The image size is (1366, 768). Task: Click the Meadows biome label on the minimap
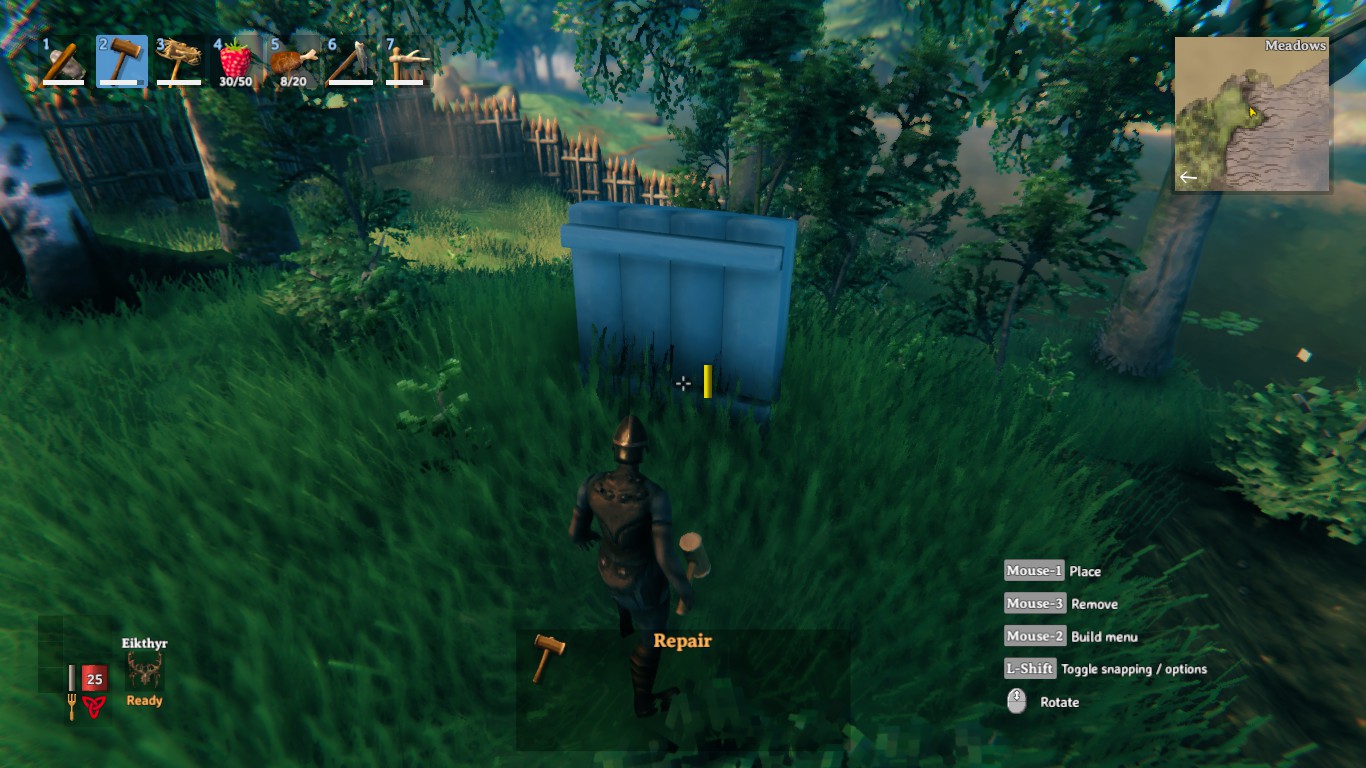pos(1295,45)
